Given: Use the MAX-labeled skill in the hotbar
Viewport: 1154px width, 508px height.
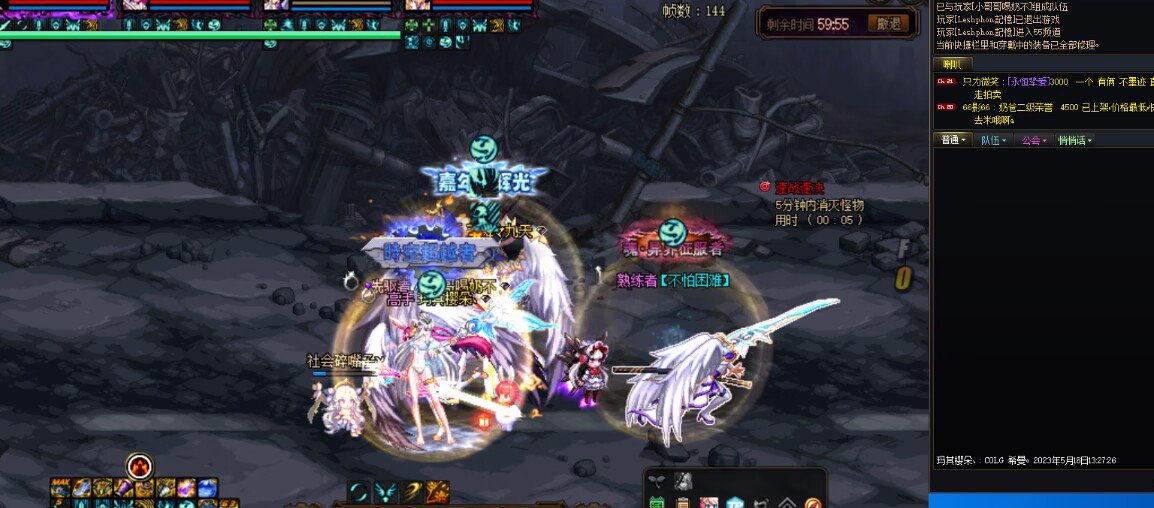Looking at the screenshot, I should pyautogui.click(x=61, y=488).
